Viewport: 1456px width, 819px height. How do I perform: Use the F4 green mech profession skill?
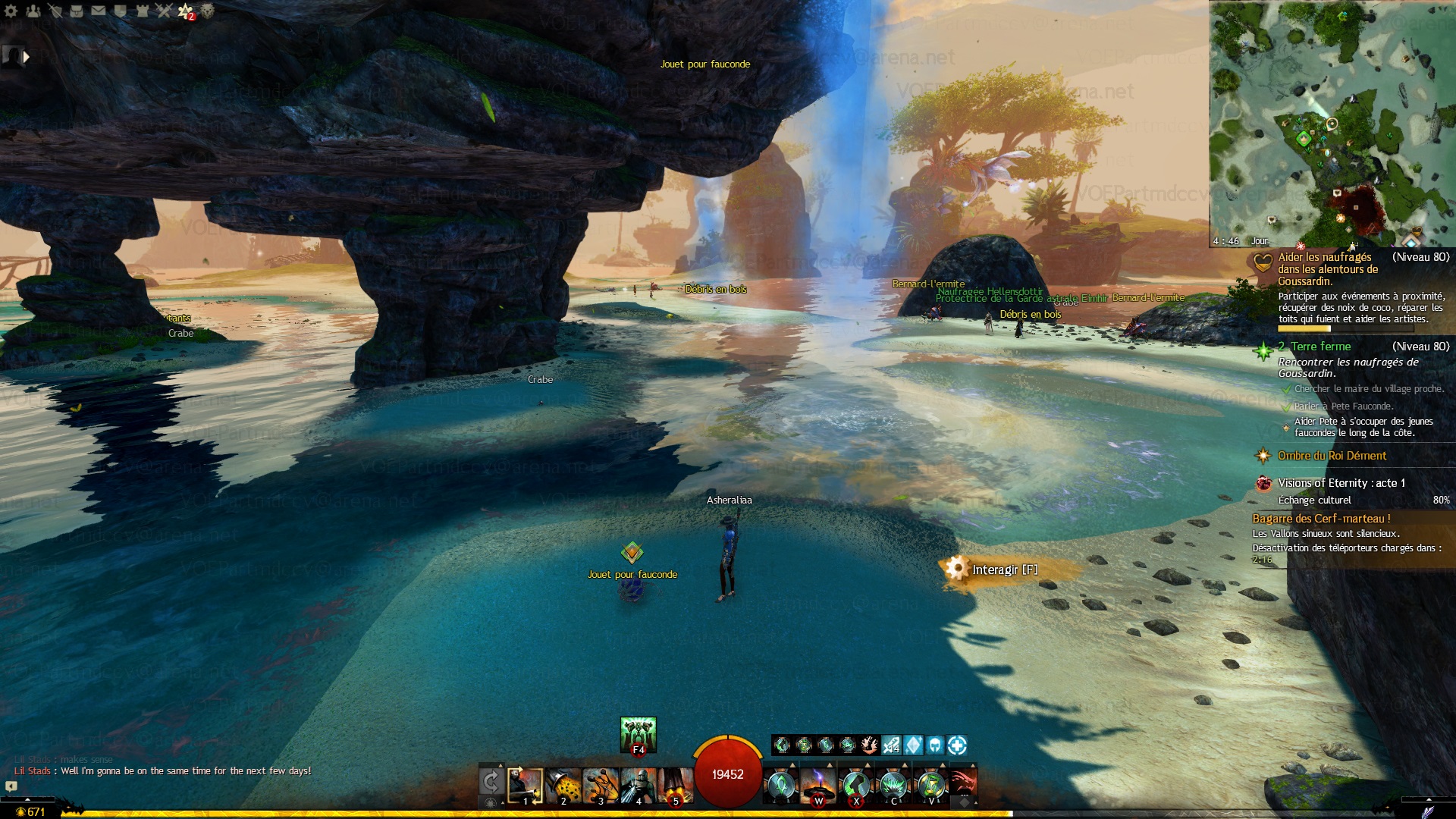tap(638, 734)
